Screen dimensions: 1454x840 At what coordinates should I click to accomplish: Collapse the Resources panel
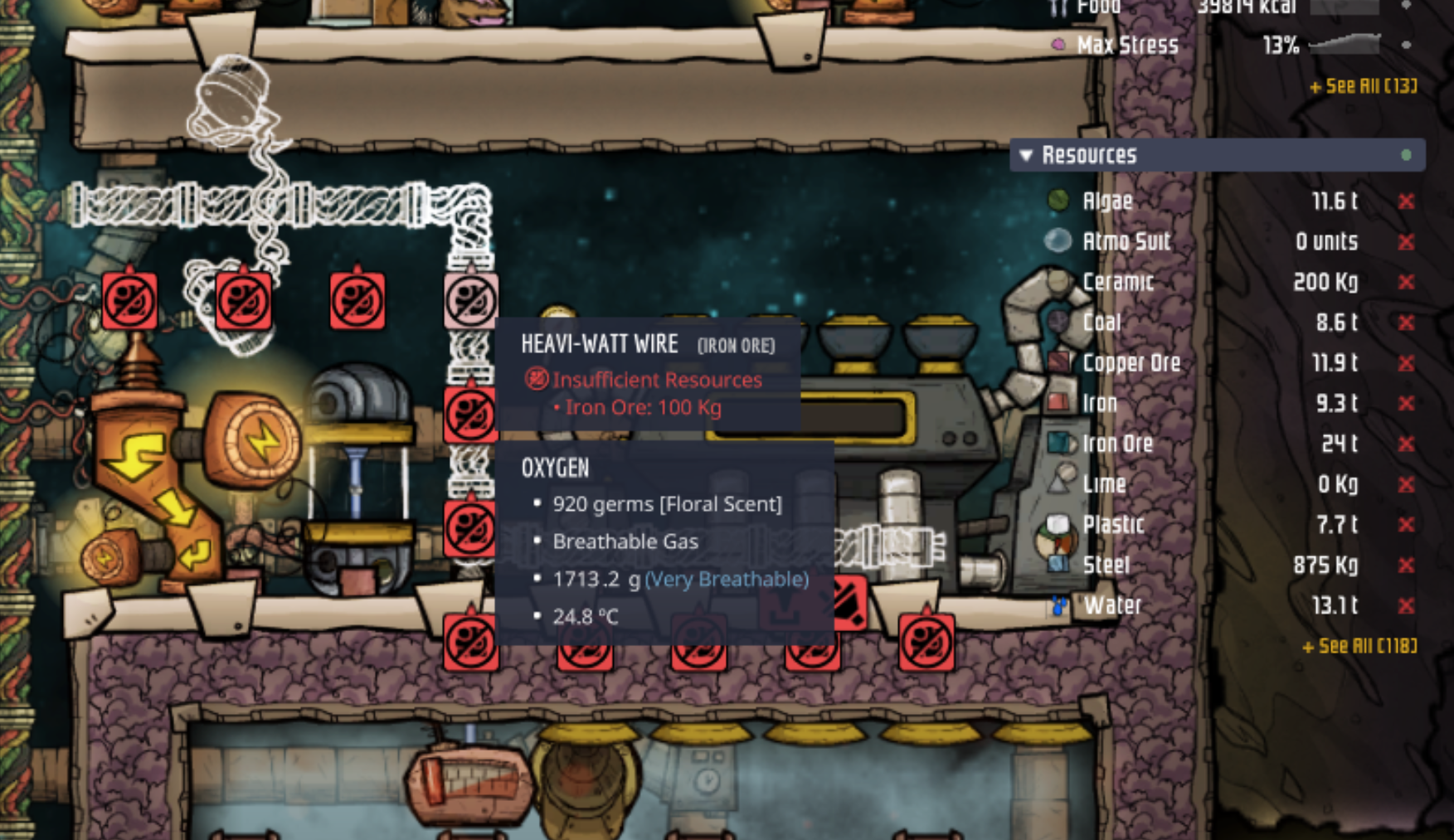[x=1026, y=153]
